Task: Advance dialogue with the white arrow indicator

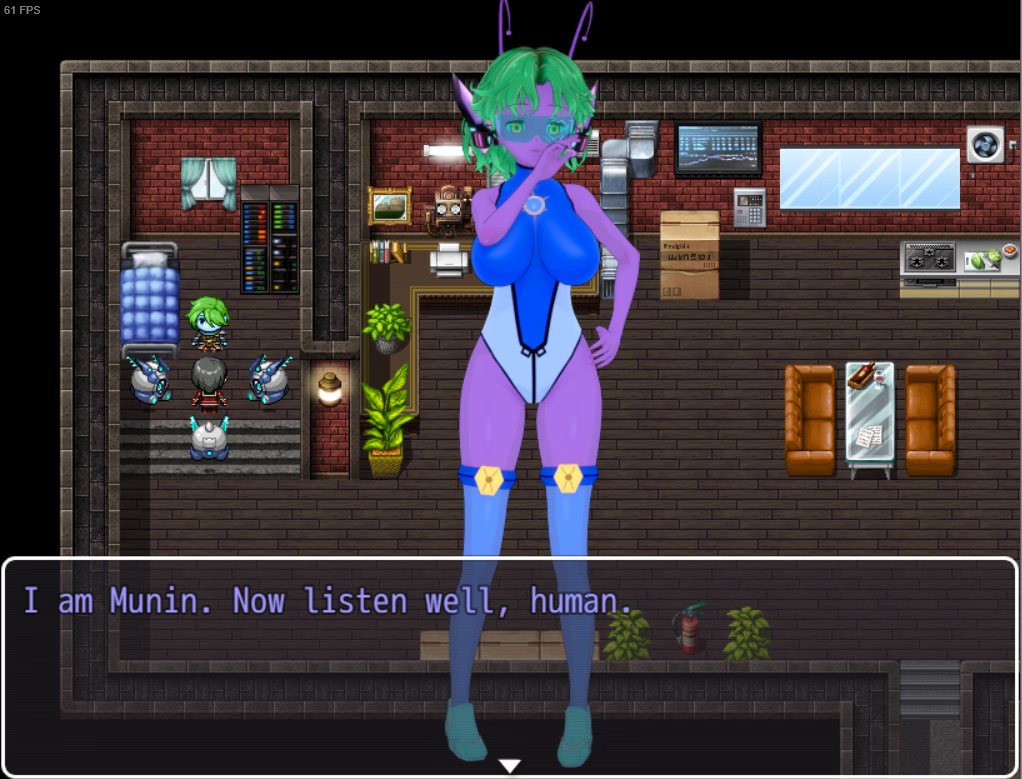Action: (510, 766)
